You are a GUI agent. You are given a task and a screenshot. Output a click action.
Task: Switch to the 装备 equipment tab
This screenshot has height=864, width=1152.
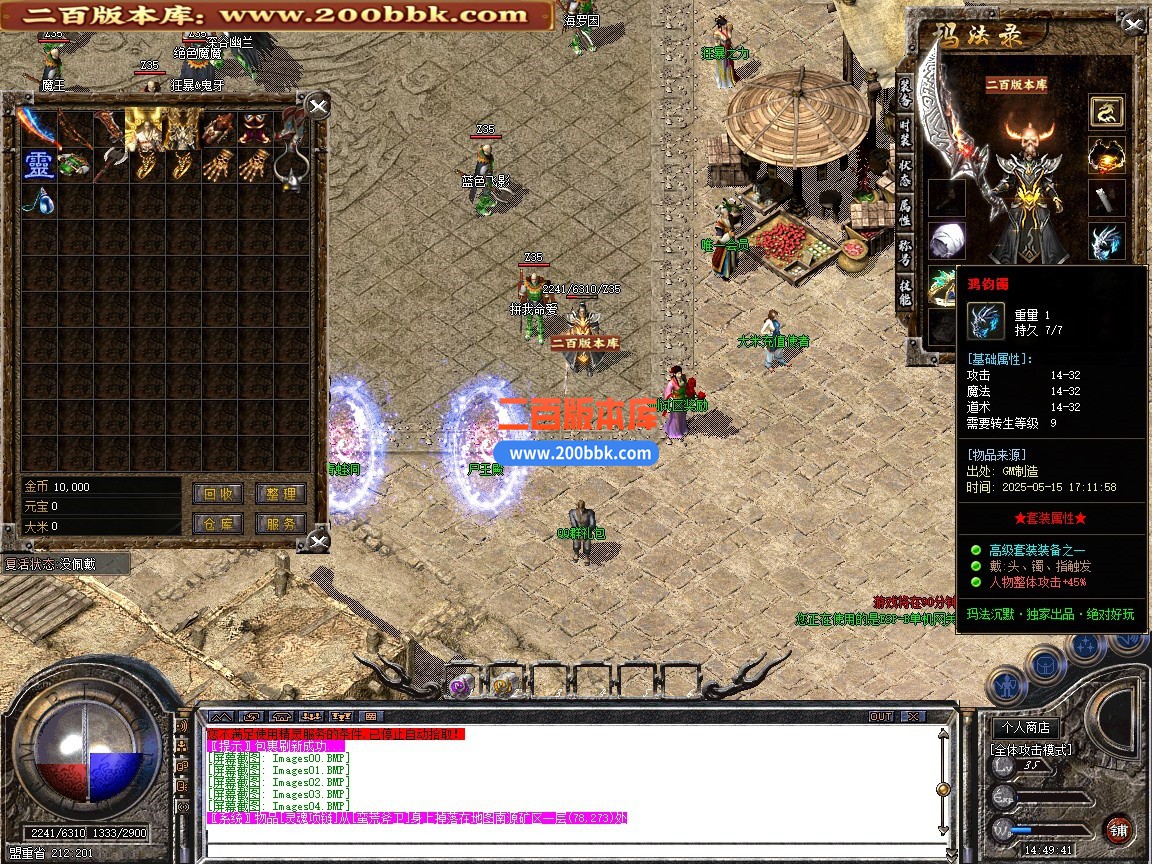click(905, 93)
